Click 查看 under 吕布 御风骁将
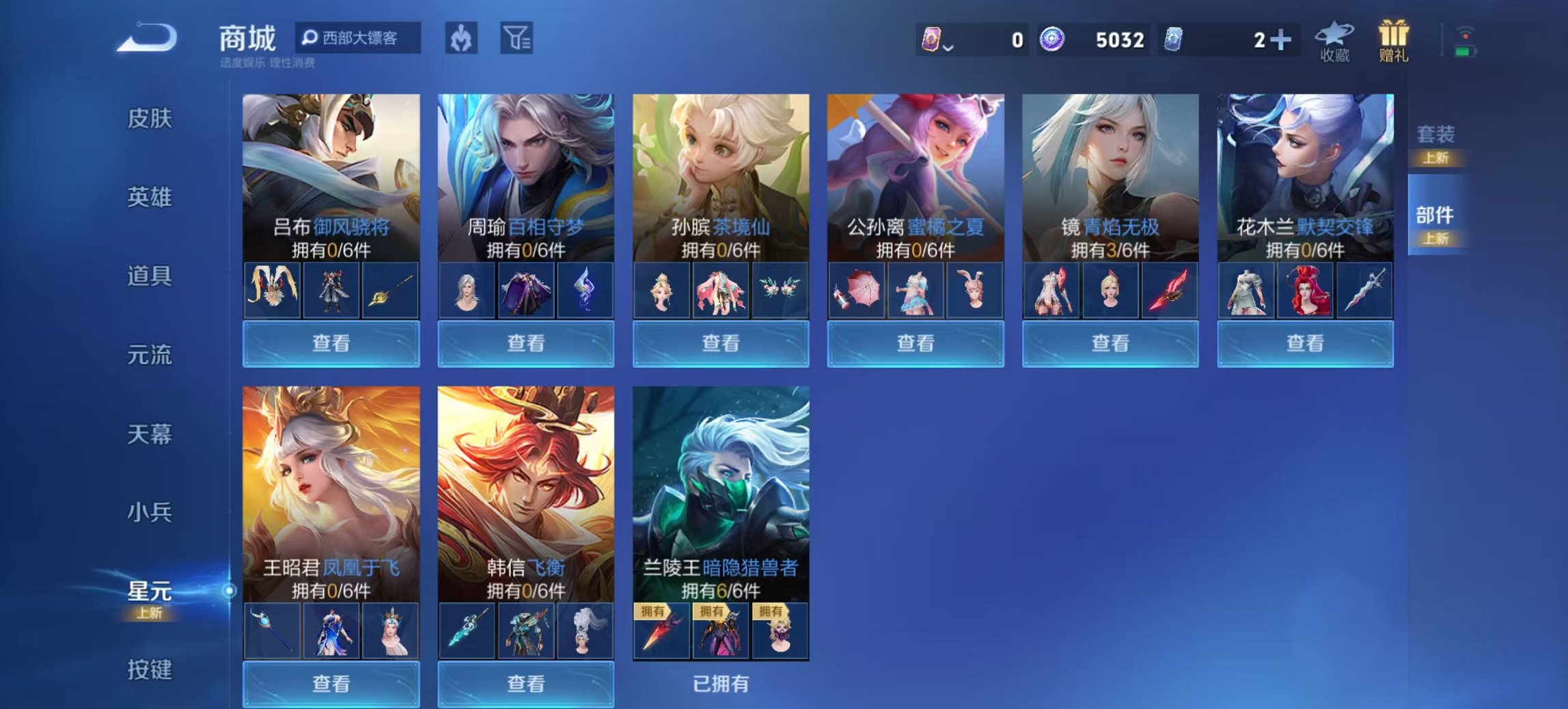 click(x=331, y=344)
